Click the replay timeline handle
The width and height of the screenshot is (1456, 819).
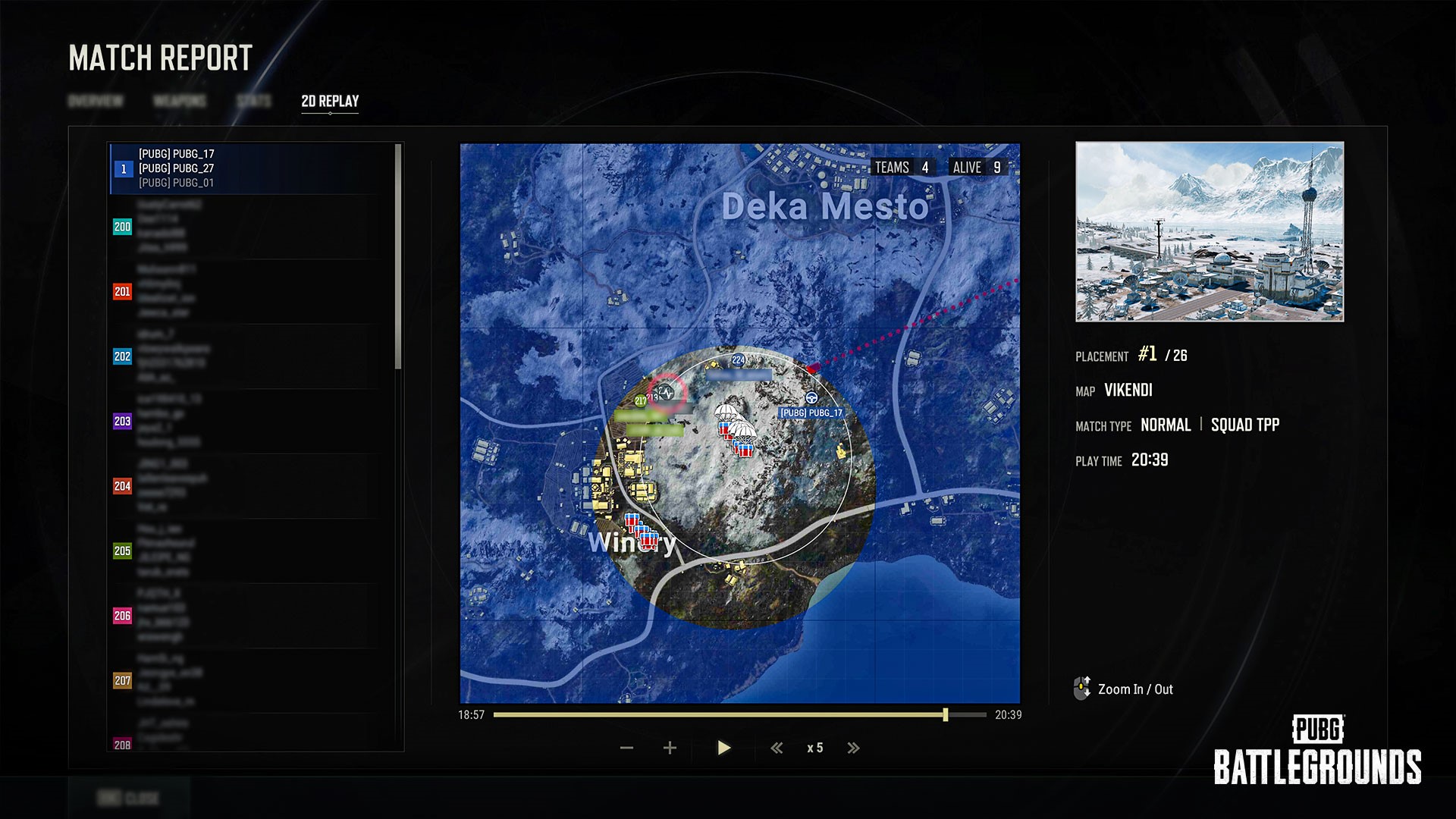946,715
